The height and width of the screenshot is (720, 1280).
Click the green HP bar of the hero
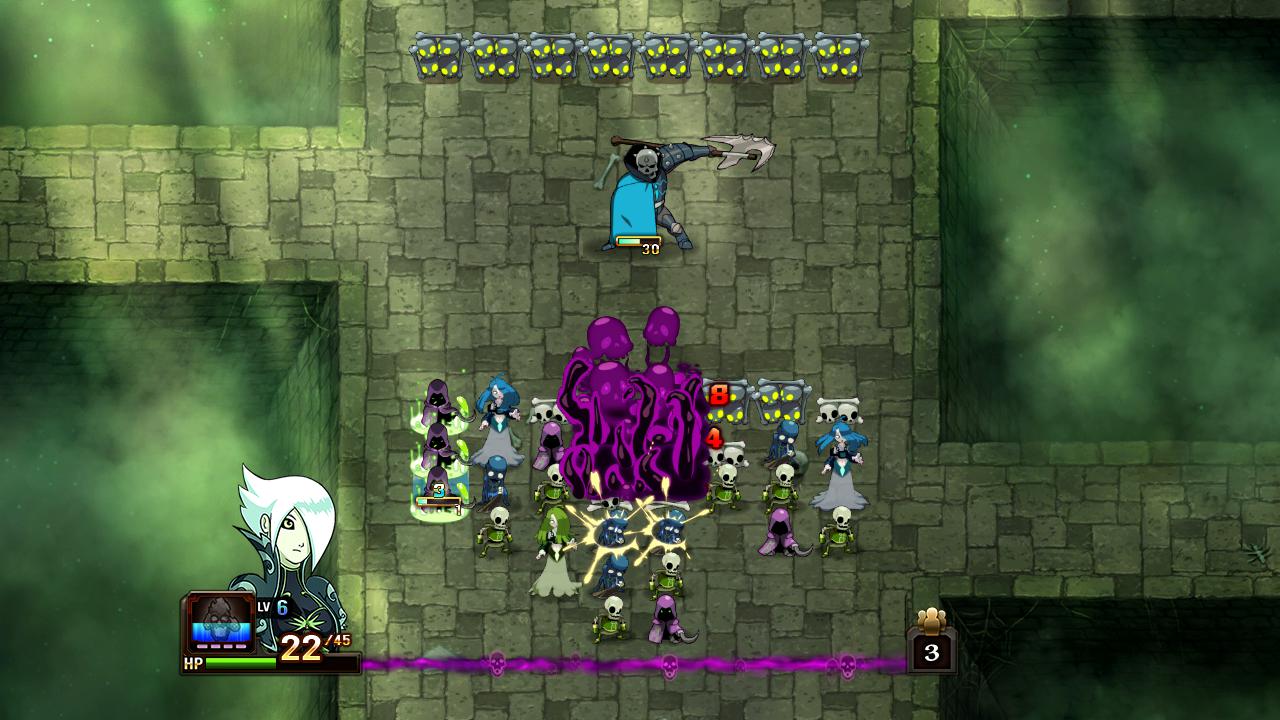(x=240, y=662)
